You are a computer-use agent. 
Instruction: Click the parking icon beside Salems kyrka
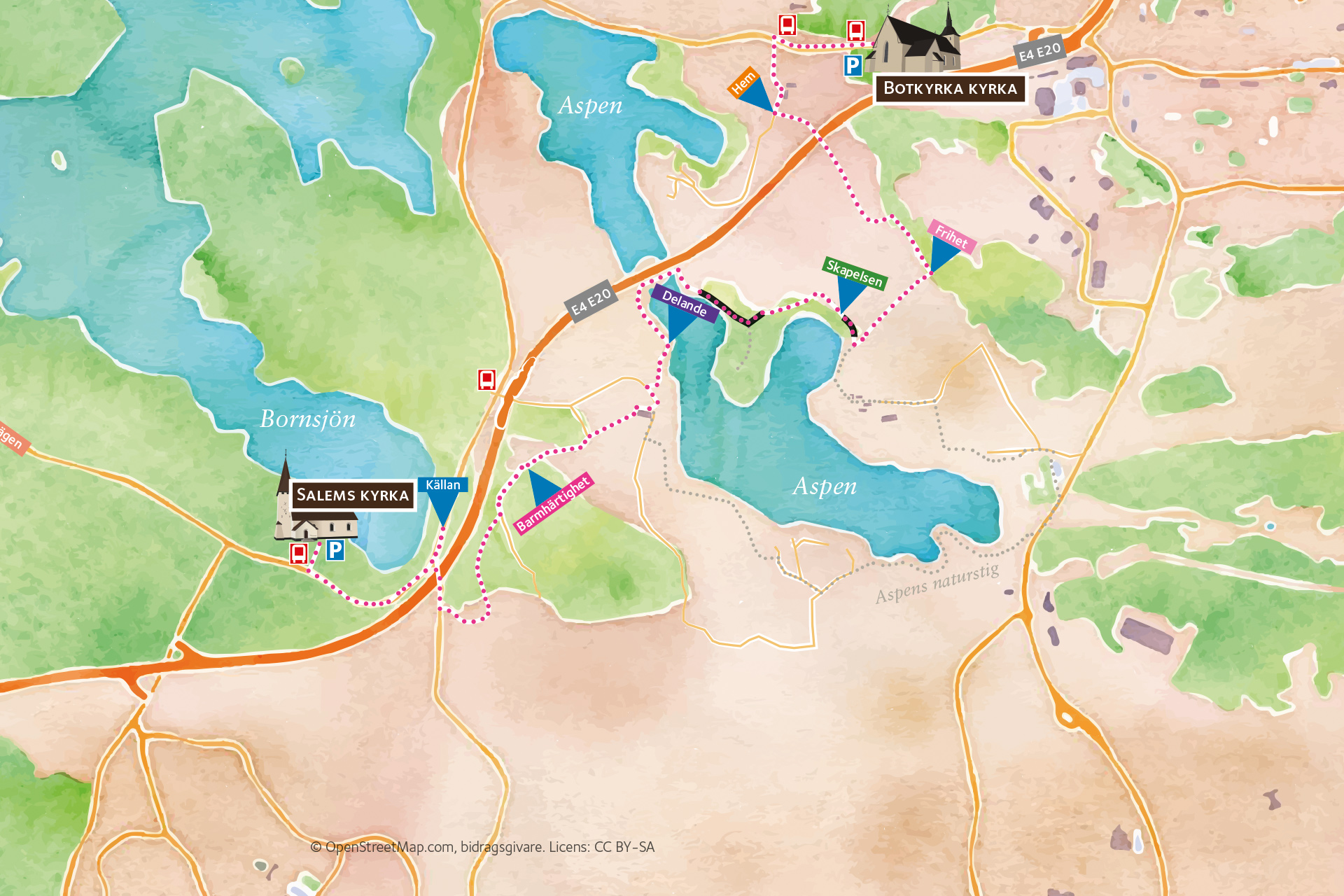tap(335, 550)
